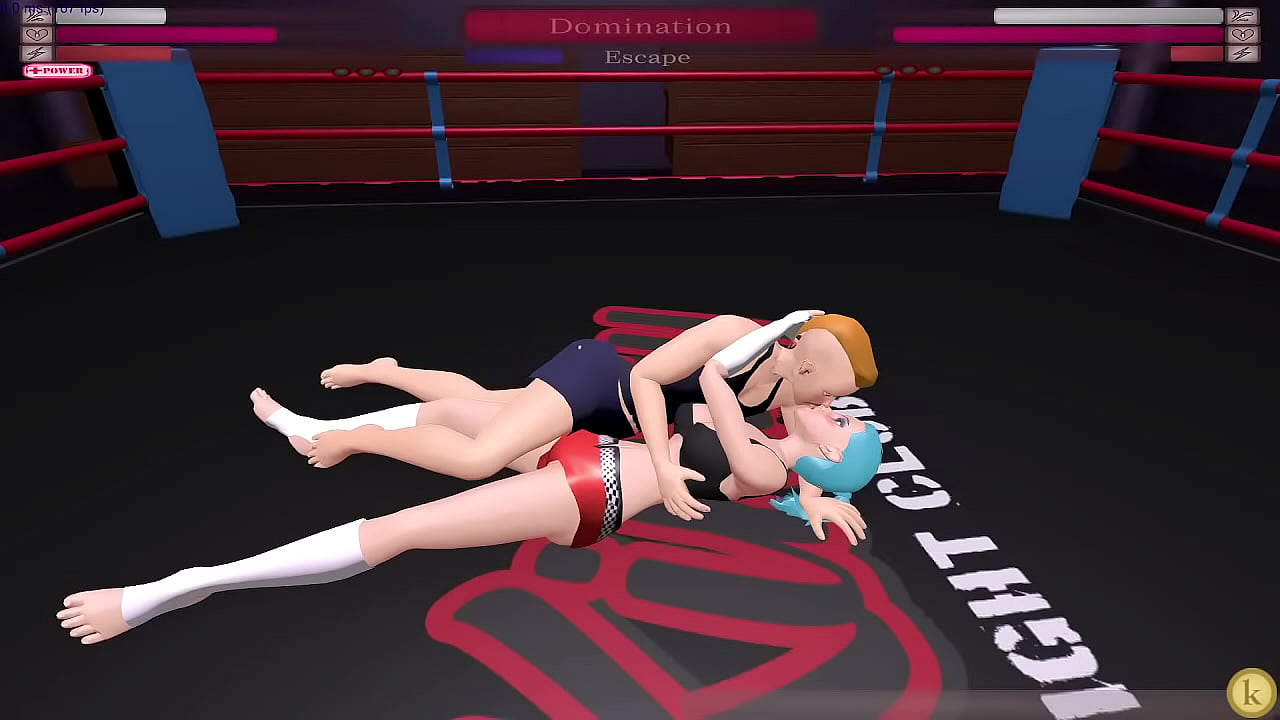This screenshot has height=720, width=1280.
Task: Toggle the Domination hold indicator
Action: tap(643, 26)
